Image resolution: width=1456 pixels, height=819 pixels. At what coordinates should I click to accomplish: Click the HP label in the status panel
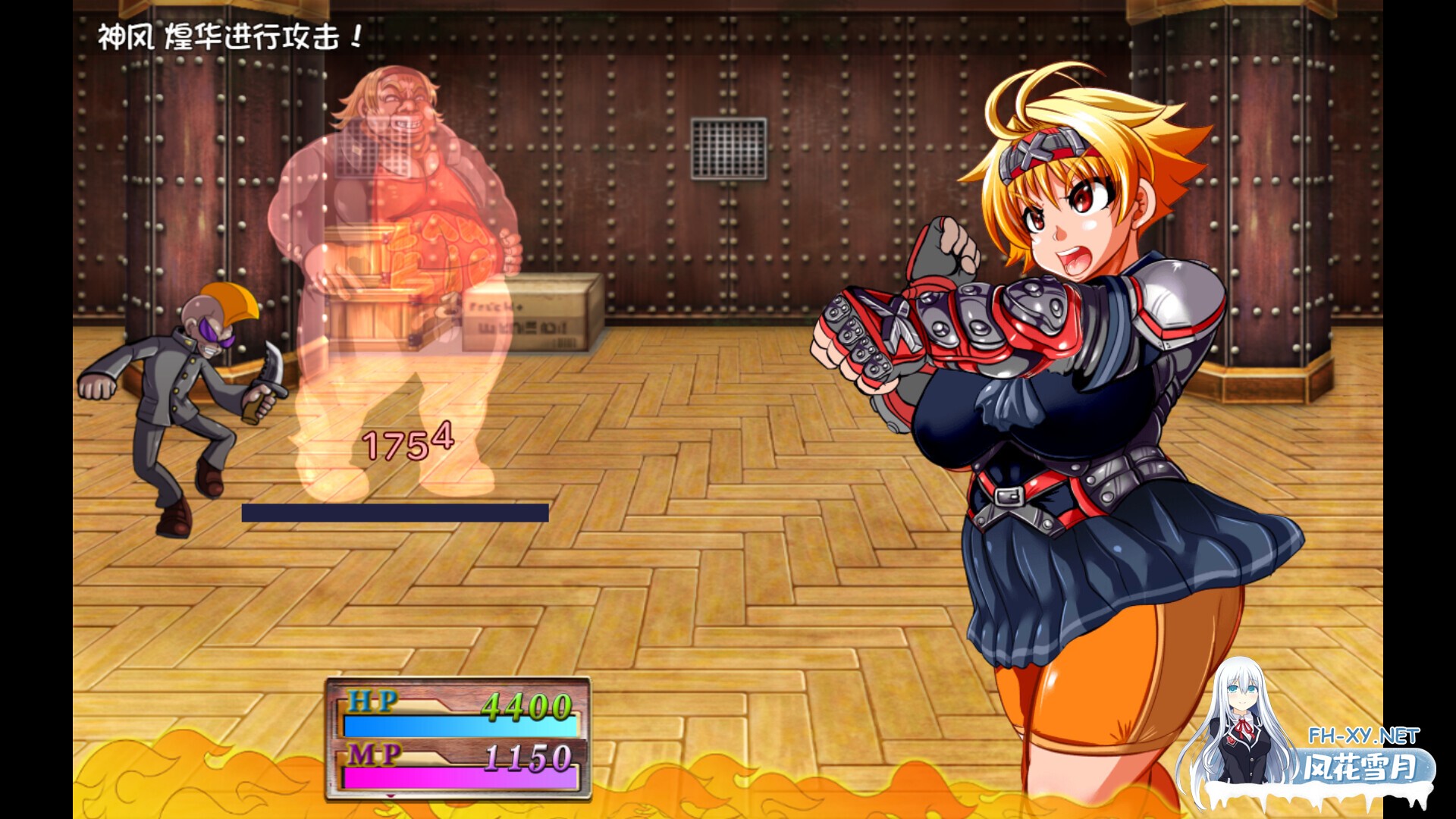(x=372, y=701)
